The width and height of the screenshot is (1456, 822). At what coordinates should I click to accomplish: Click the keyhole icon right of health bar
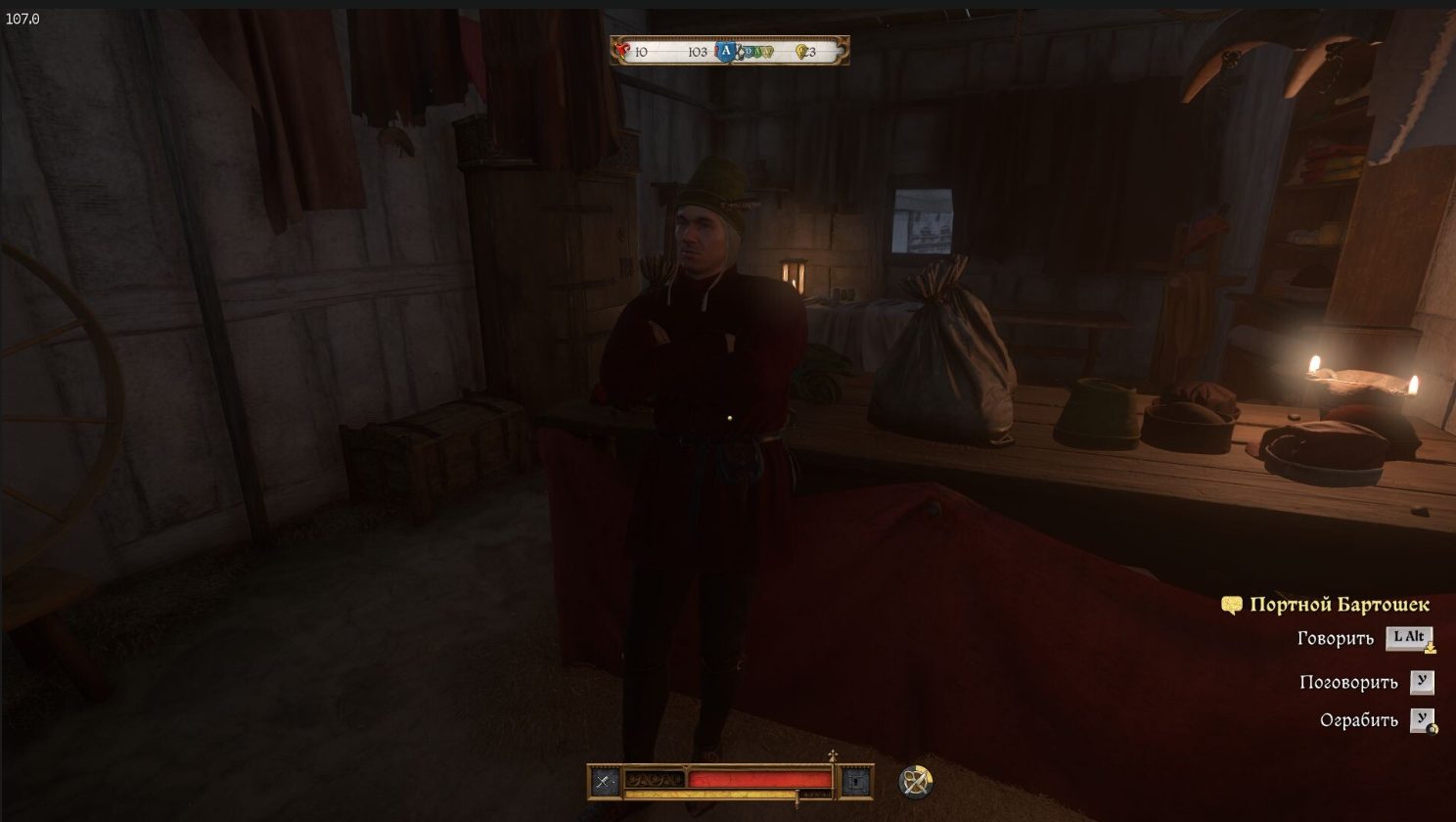(856, 781)
